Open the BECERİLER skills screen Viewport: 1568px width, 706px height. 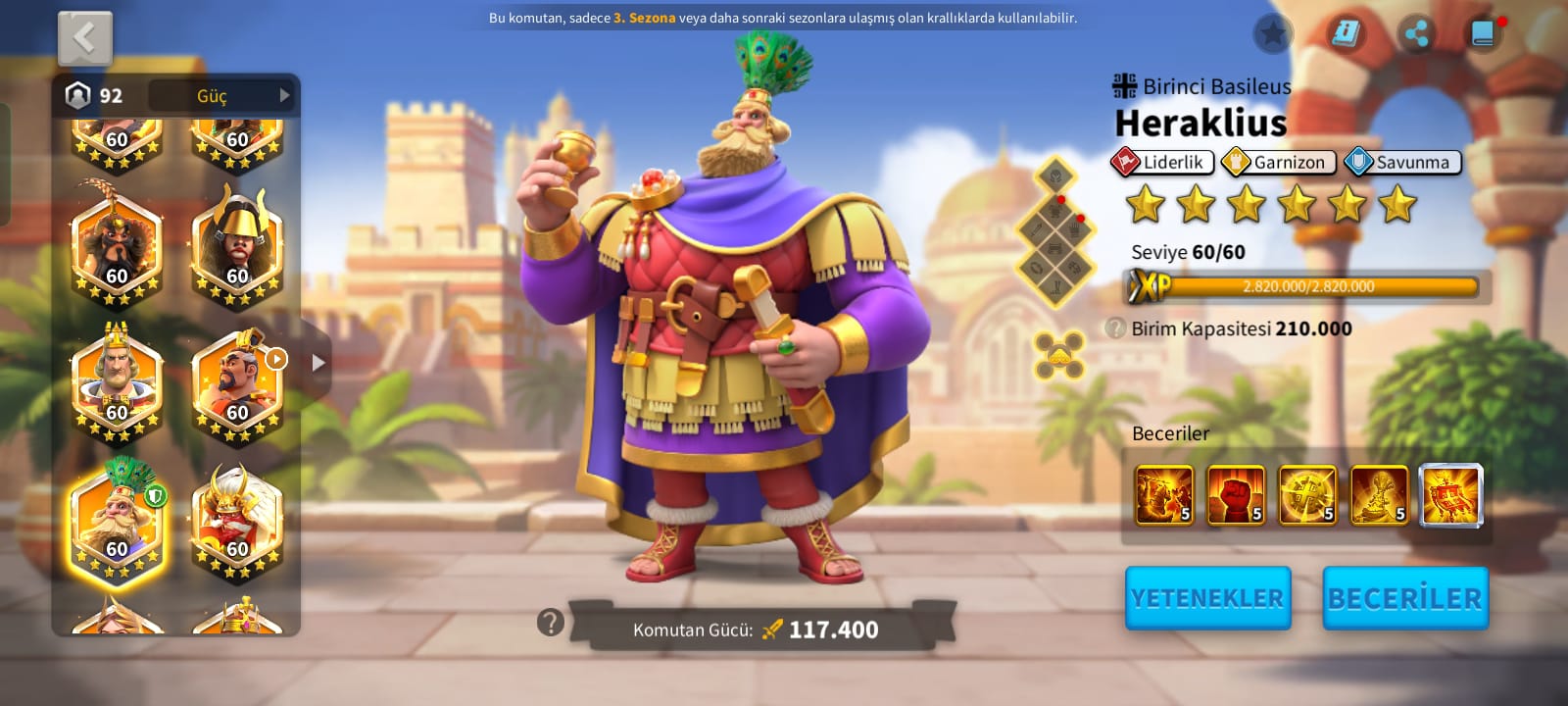[1405, 598]
